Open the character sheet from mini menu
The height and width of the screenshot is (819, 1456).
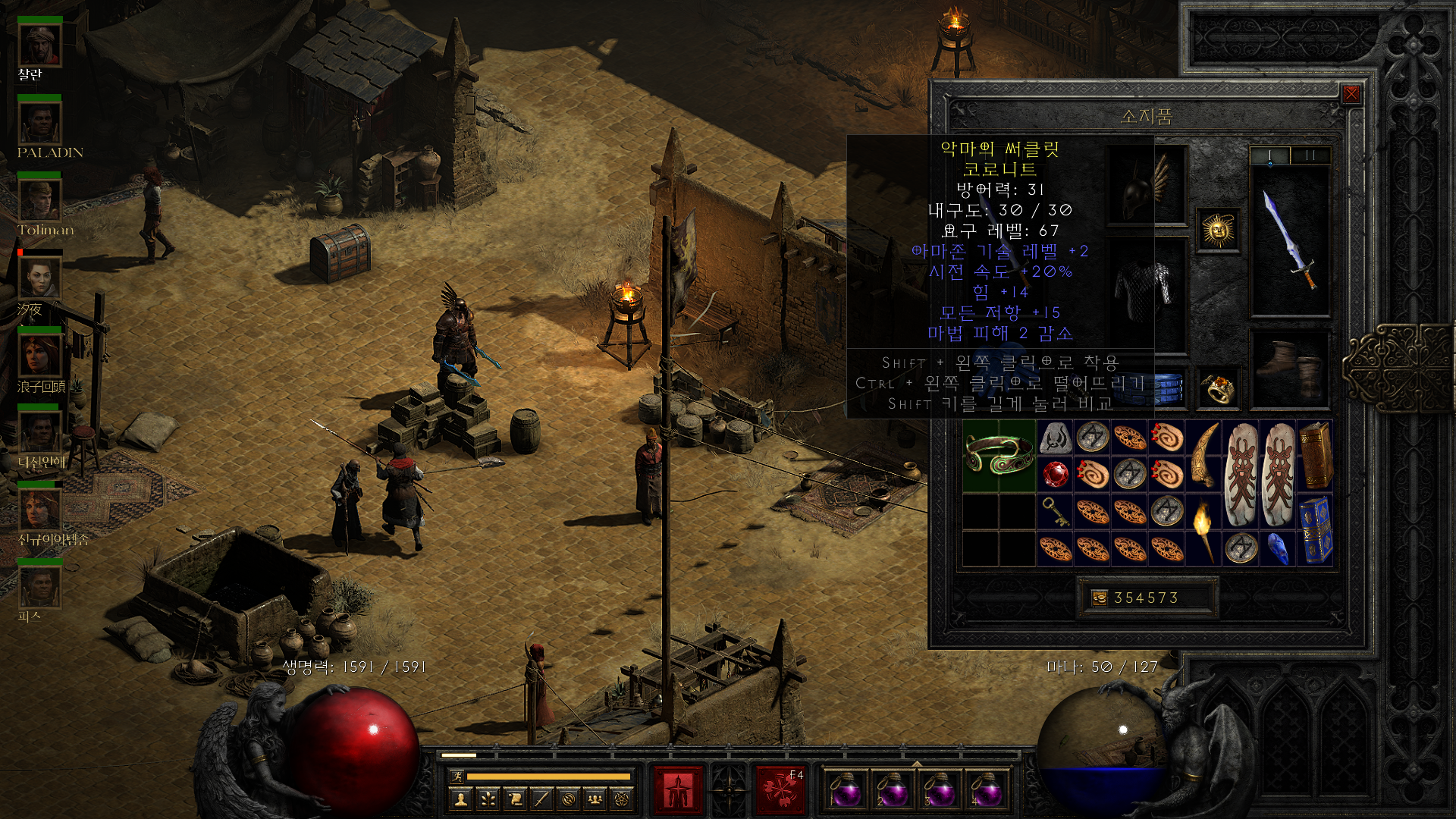[461, 799]
